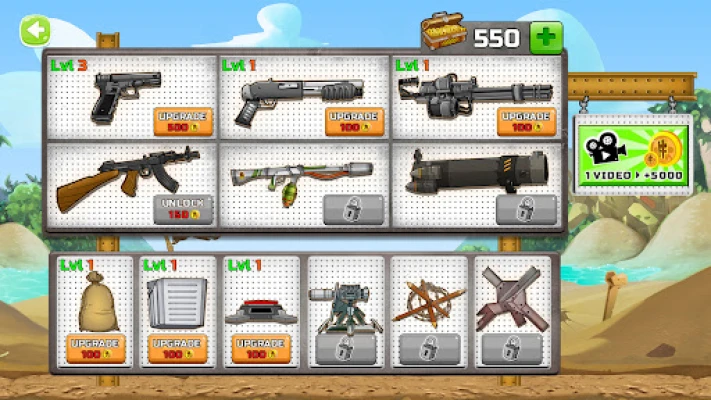Image resolution: width=711 pixels, height=400 pixels.
Task: Upgrade the minigun weapon
Action: click(526, 122)
